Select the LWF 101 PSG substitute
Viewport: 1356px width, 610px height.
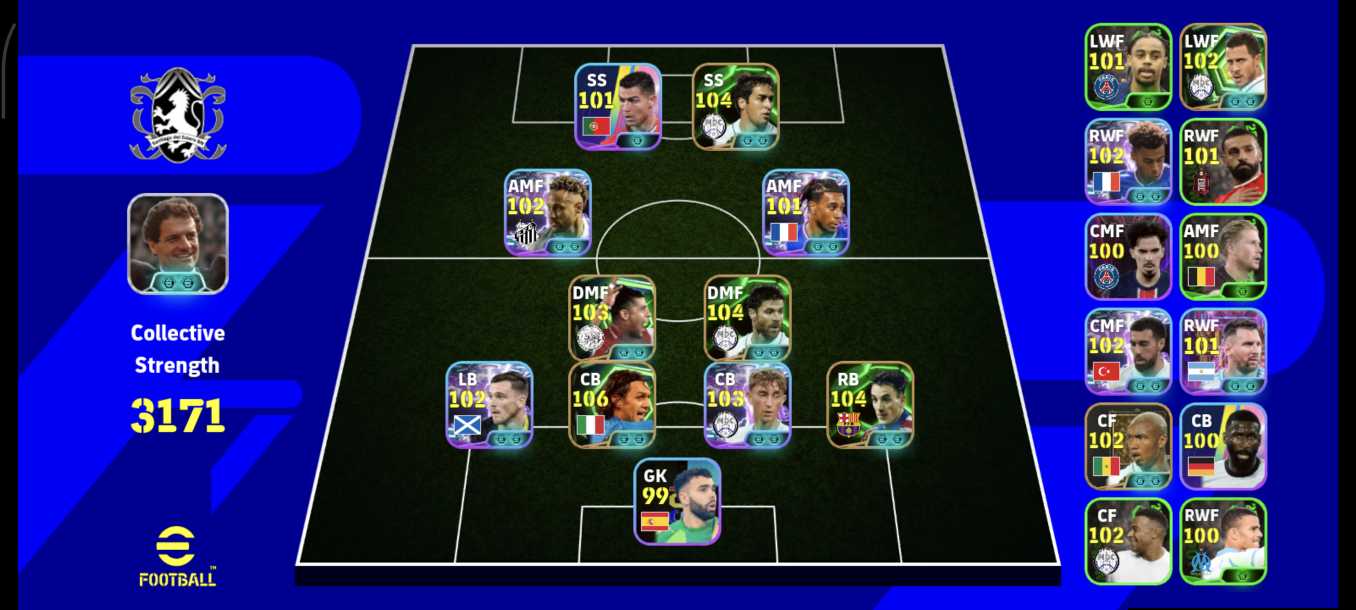pos(1128,66)
